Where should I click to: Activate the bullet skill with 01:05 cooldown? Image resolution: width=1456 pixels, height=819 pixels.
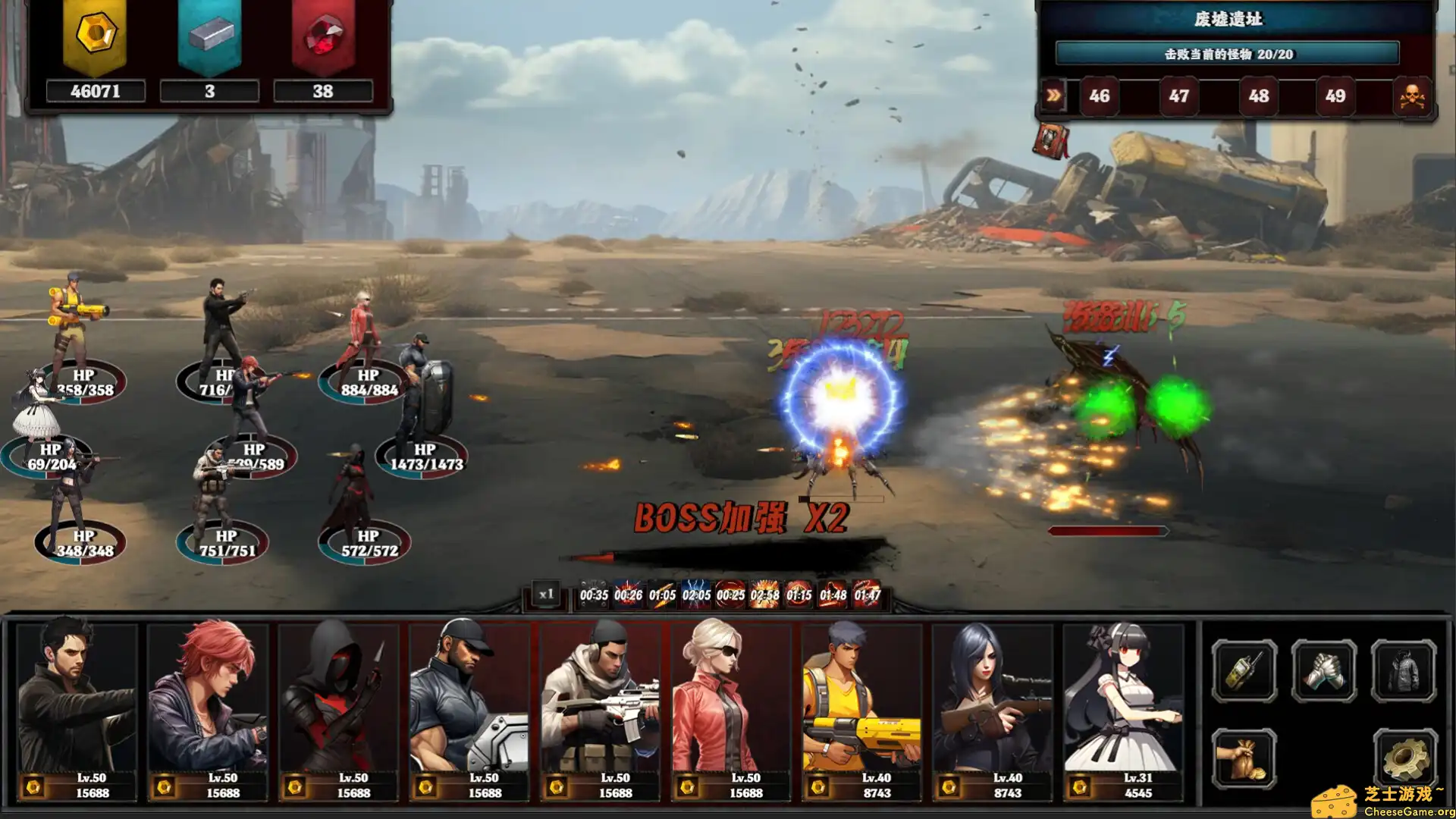662,595
